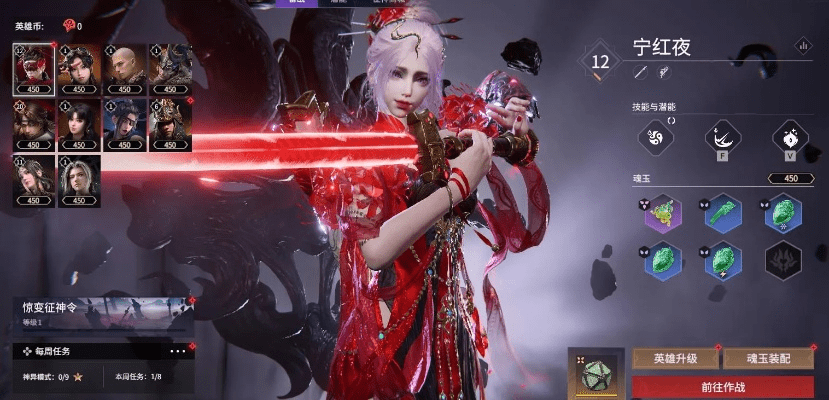Select the hero level 12 diamond badge
Viewport: 829px width, 400px height.
pyautogui.click(x=600, y=61)
